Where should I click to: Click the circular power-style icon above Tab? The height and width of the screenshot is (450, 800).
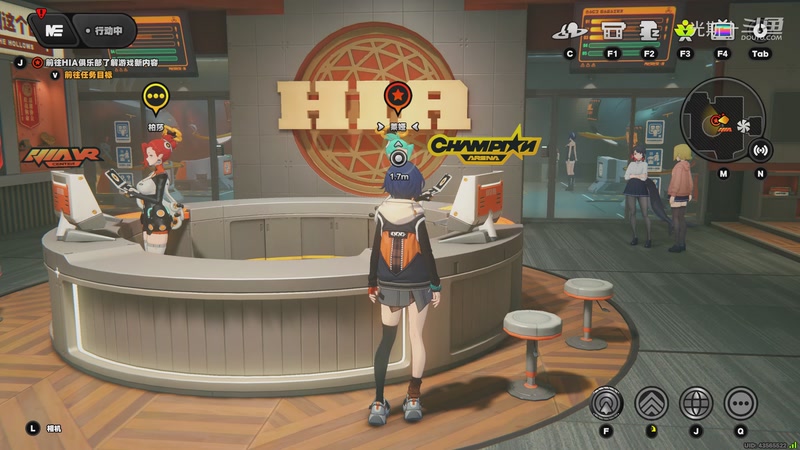[760, 30]
